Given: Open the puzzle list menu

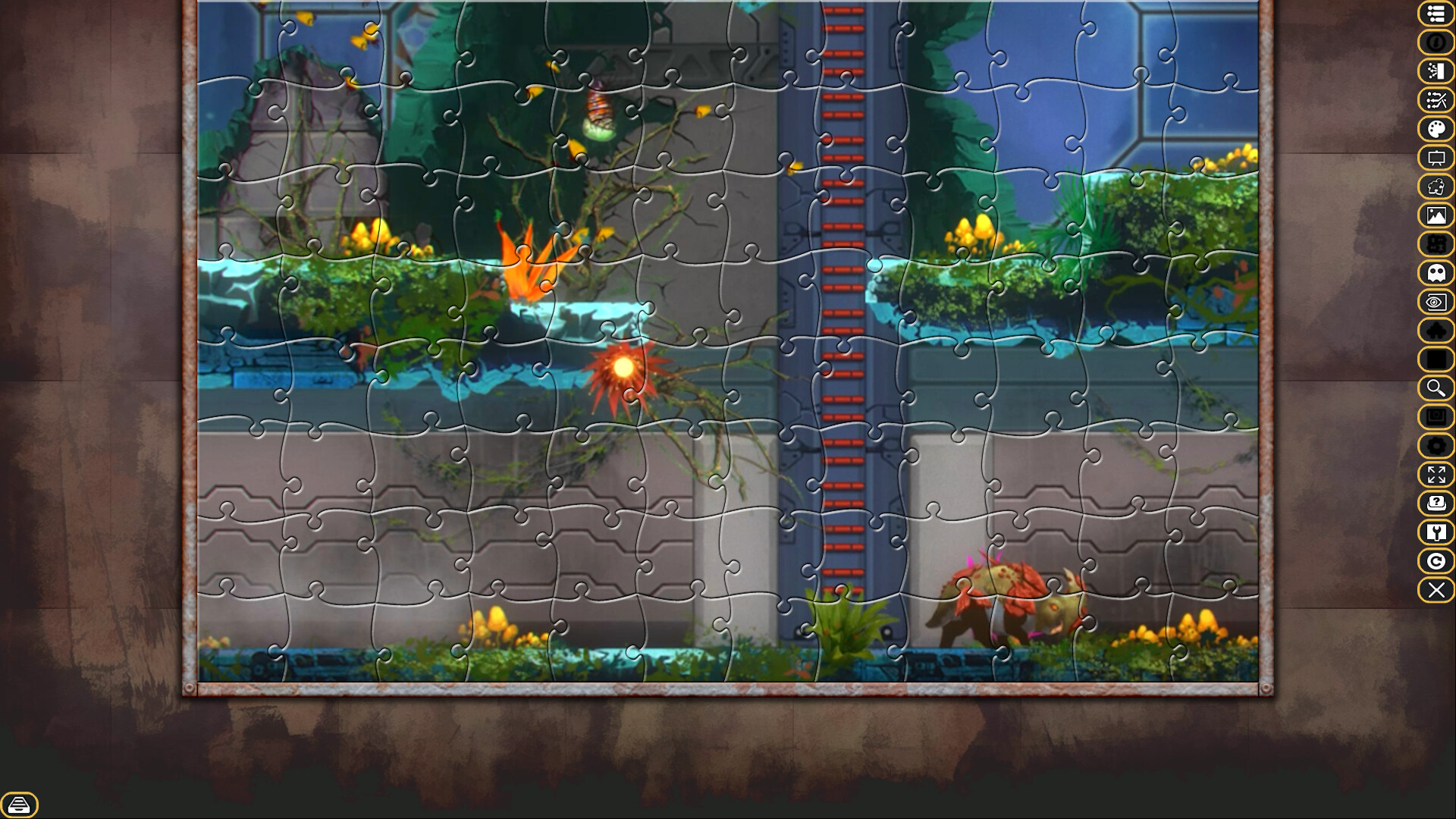Looking at the screenshot, I should click(1436, 14).
